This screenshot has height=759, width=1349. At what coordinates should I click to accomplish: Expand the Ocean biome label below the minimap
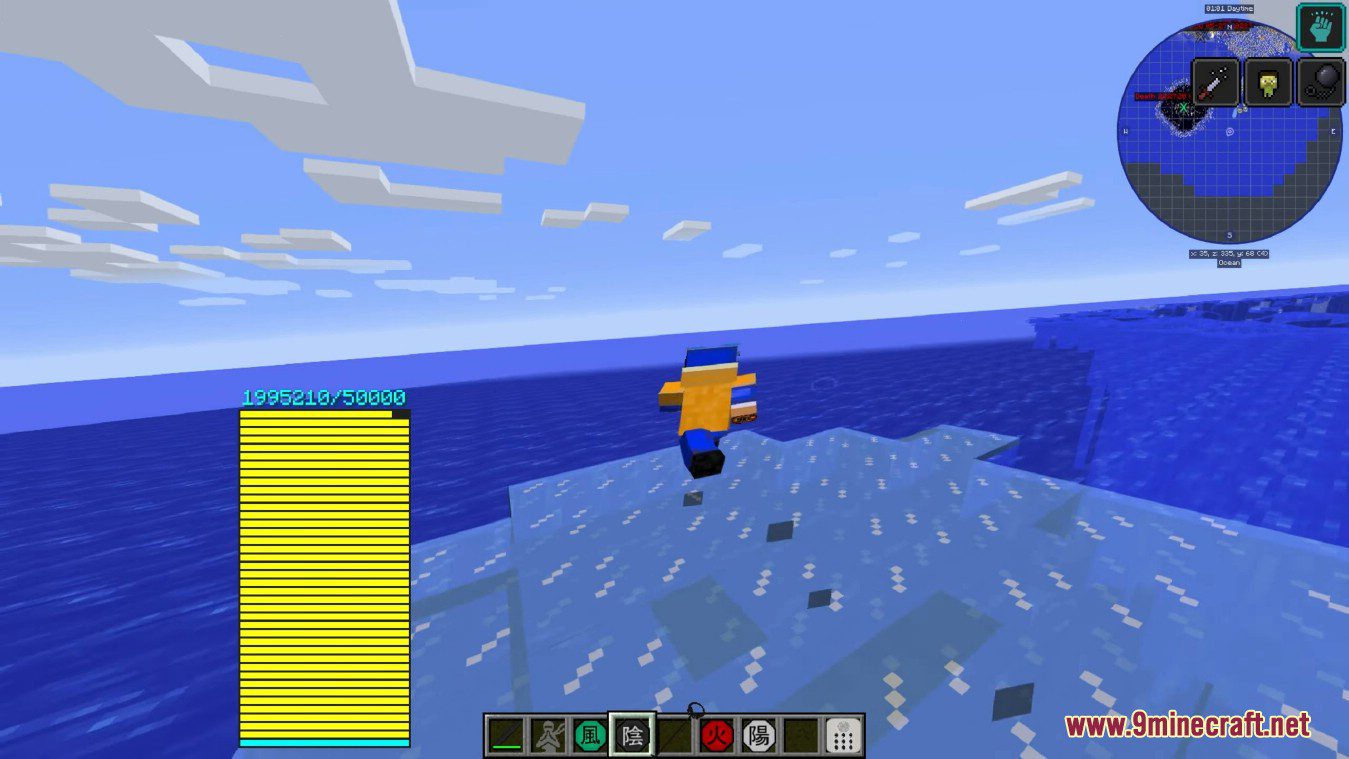coord(1231,263)
